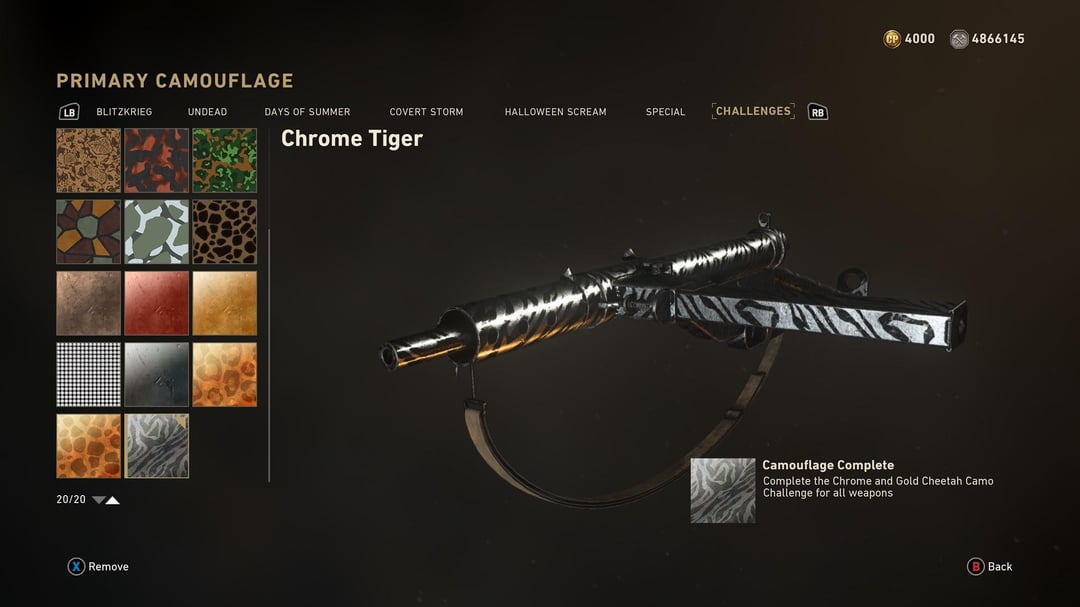
Task: Choose the orange and black splotch camo
Action: coord(156,160)
